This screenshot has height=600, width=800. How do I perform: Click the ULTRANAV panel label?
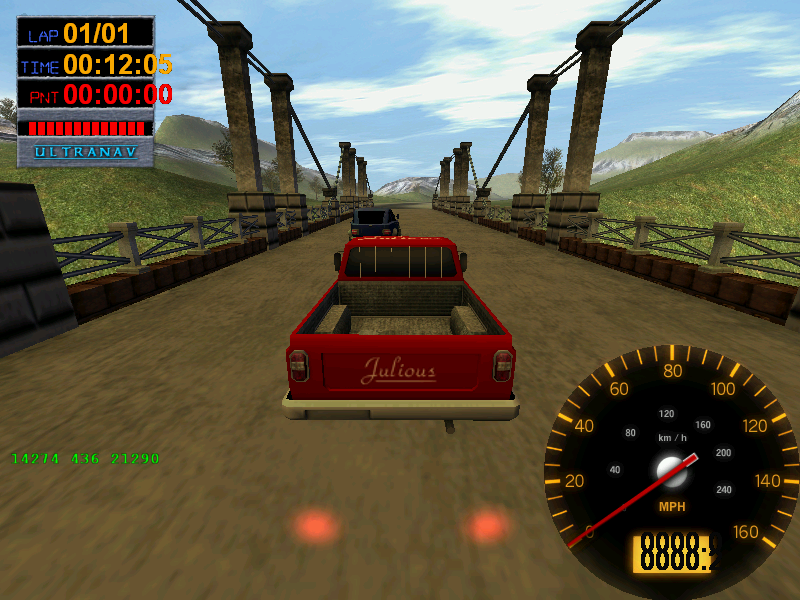[x=86, y=152]
